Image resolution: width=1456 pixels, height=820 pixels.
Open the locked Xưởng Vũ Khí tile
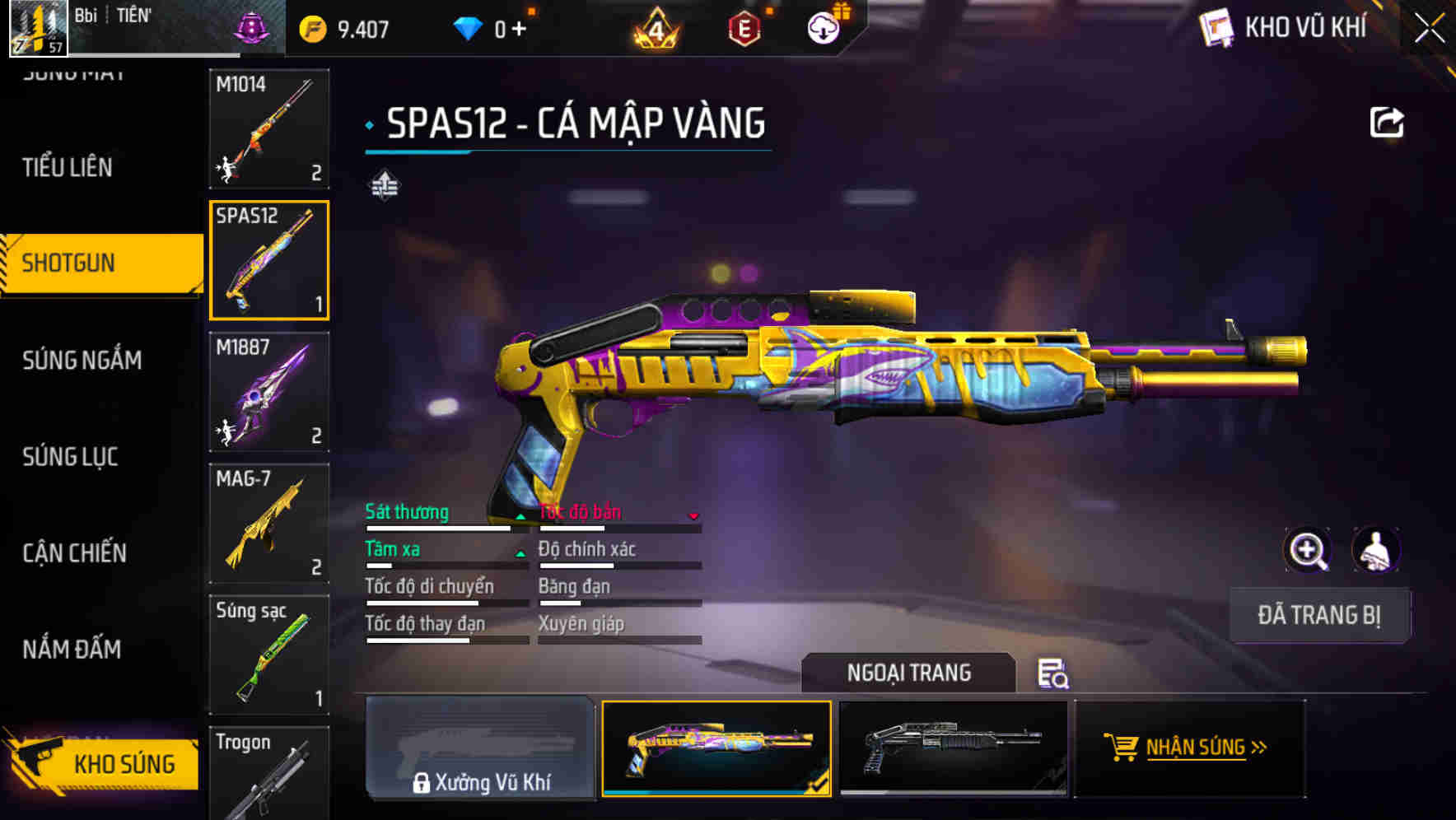point(480,748)
